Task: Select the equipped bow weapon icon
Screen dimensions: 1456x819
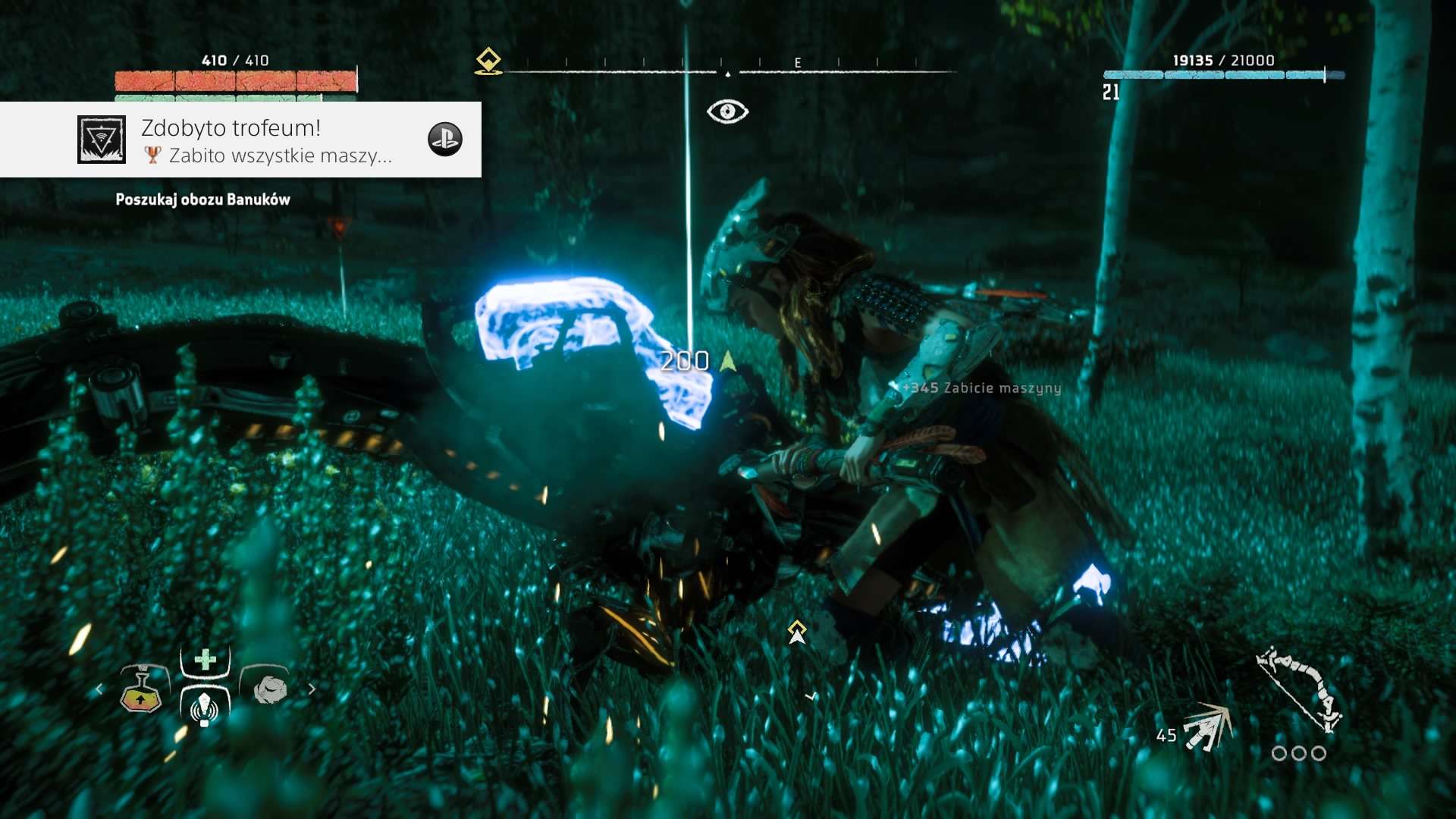Action: tap(1300, 687)
